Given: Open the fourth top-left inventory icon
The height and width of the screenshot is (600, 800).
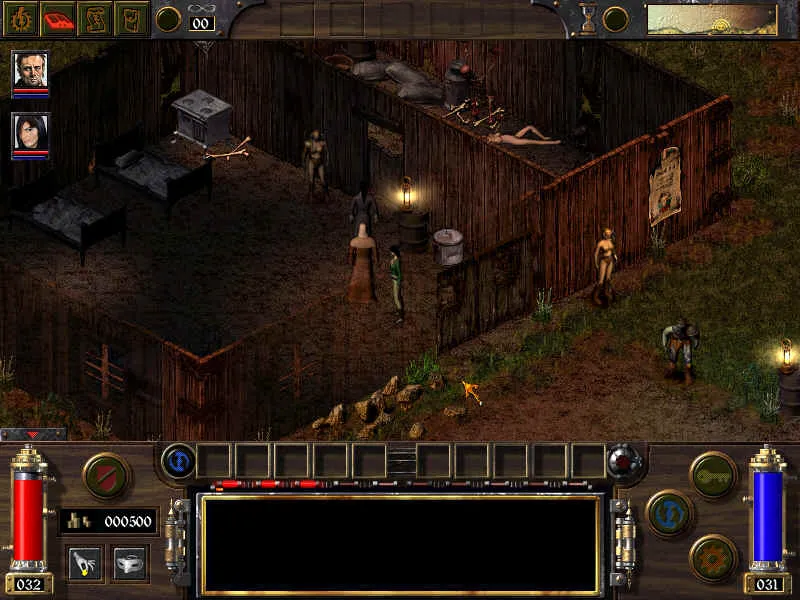Looking at the screenshot, I should 130,19.
